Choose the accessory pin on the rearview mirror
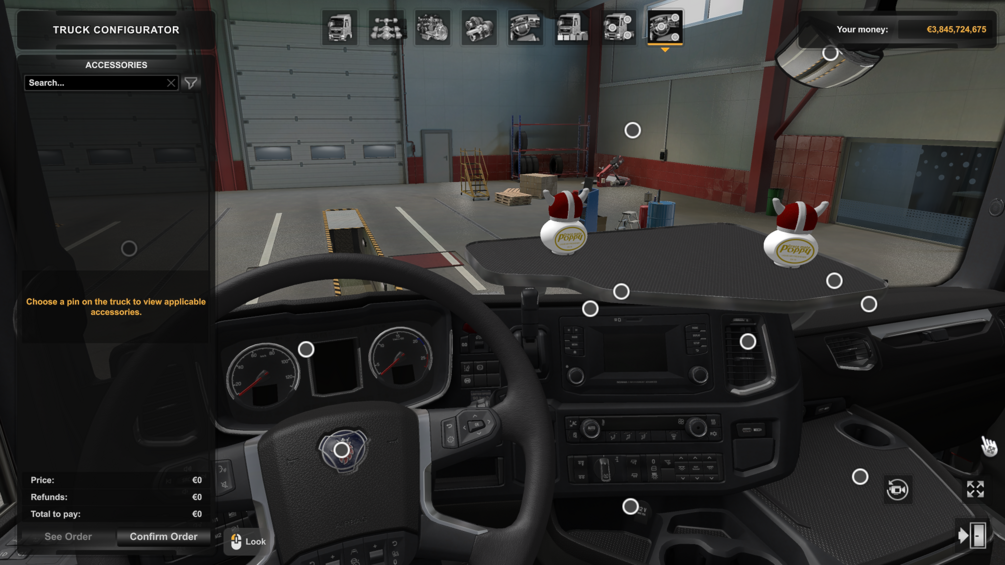The height and width of the screenshot is (565, 1005). click(830, 53)
